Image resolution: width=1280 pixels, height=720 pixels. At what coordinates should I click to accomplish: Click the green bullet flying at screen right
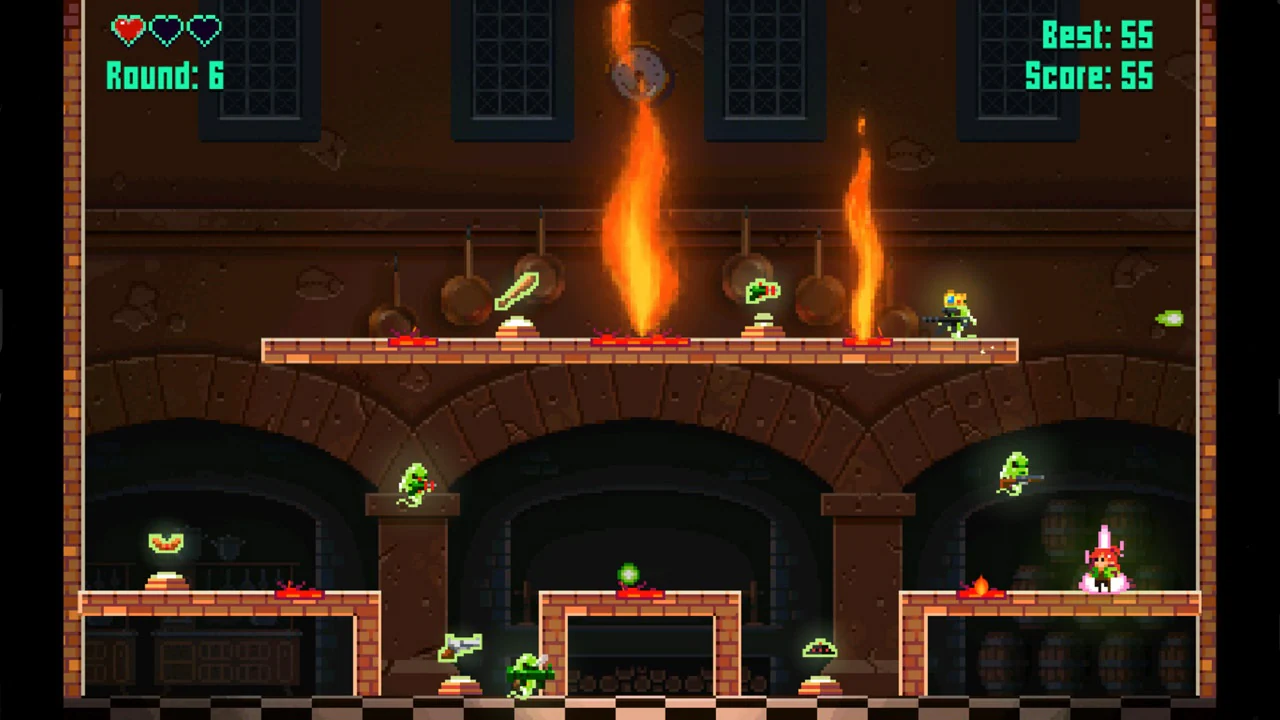pos(1170,318)
